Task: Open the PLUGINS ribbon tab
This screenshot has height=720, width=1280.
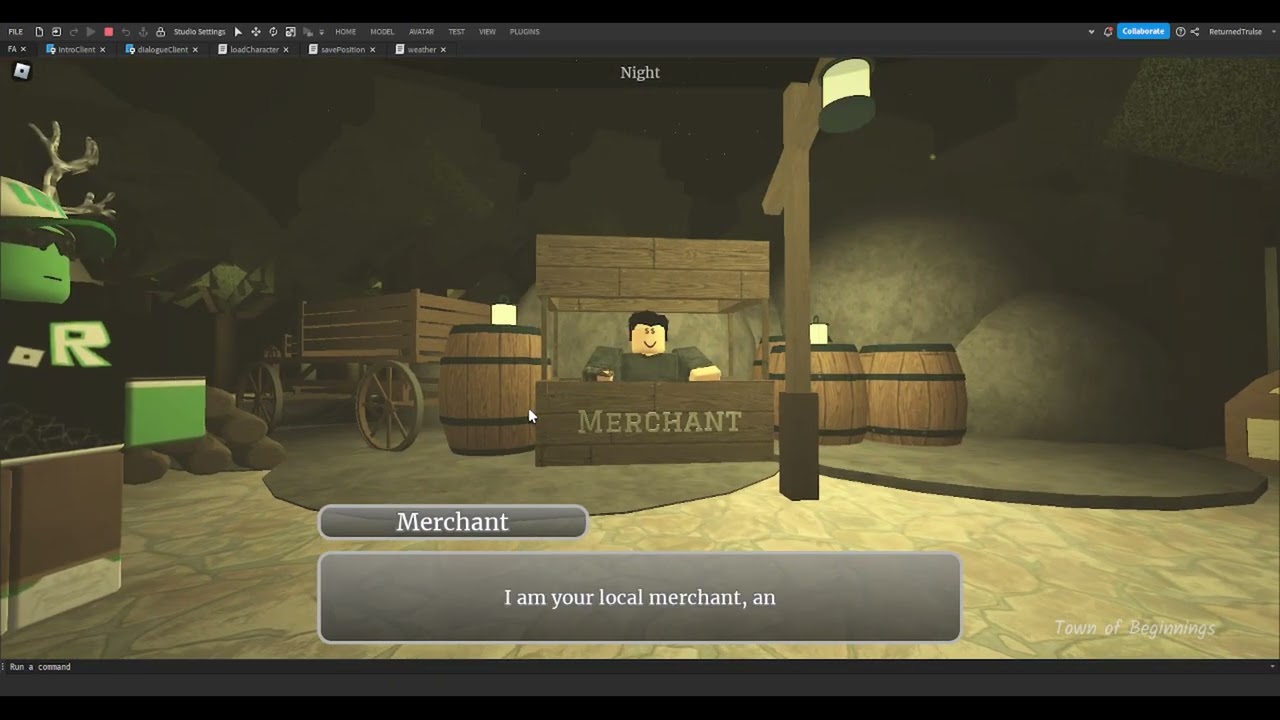Action: 524,32
